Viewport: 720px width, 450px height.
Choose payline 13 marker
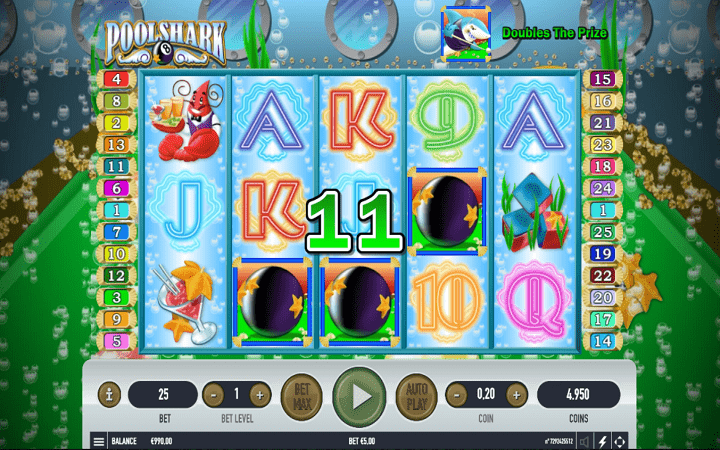116,144
